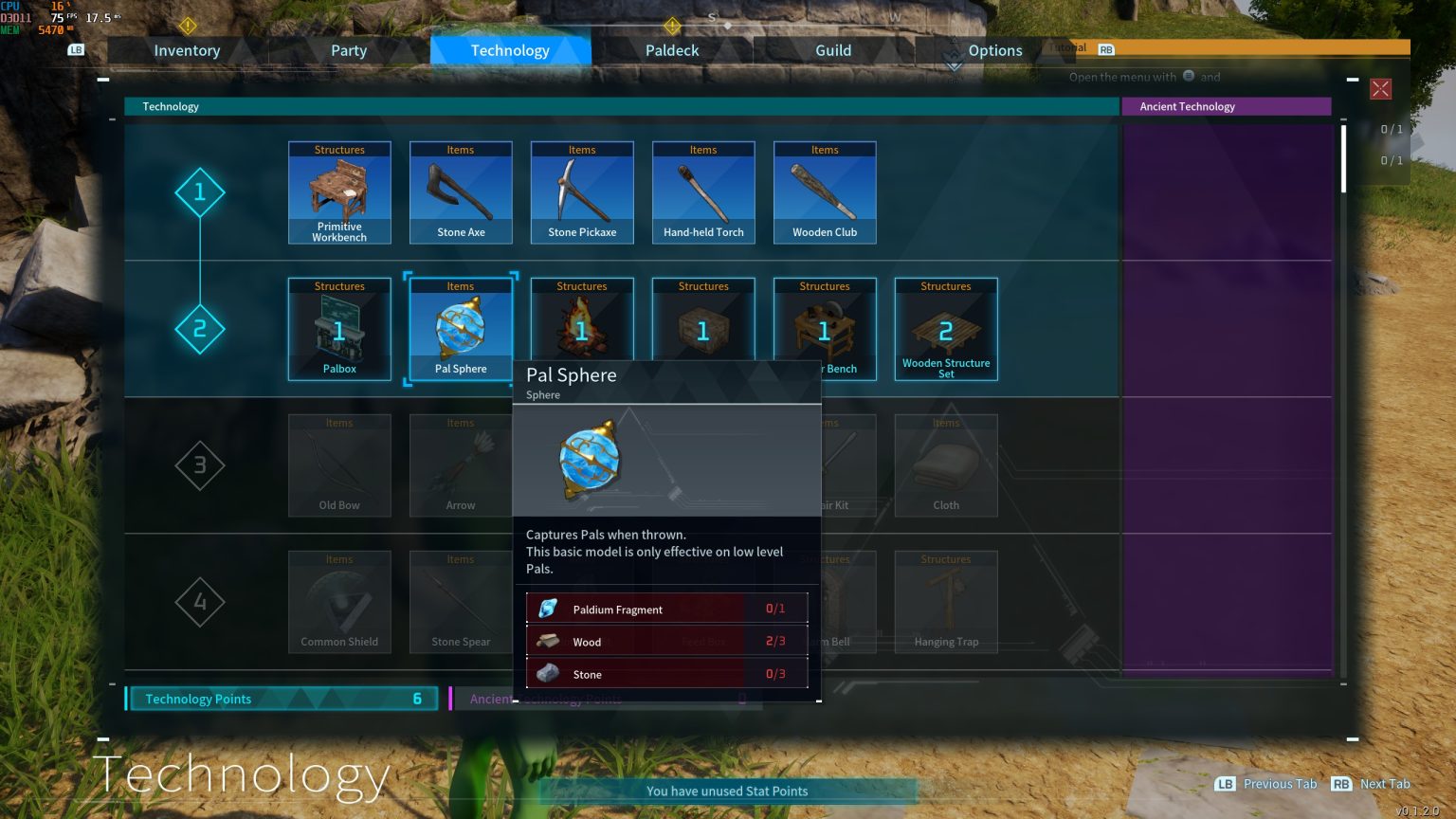Expand the level 1 technology tier
The height and width of the screenshot is (819, 1456).
click(x=200, y=192)
